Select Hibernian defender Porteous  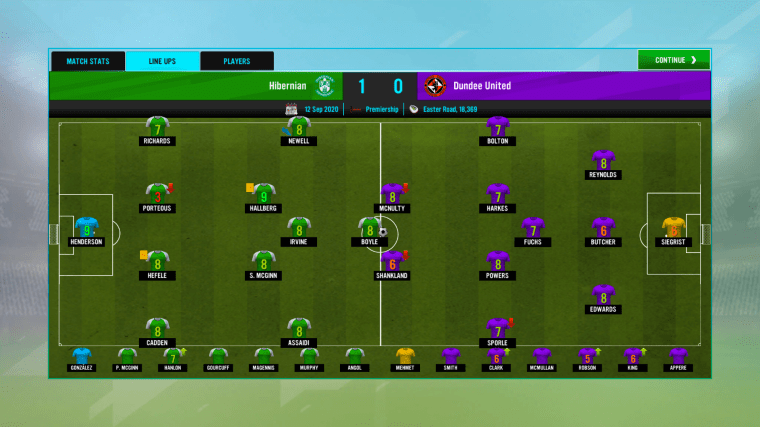click(156, 195)
